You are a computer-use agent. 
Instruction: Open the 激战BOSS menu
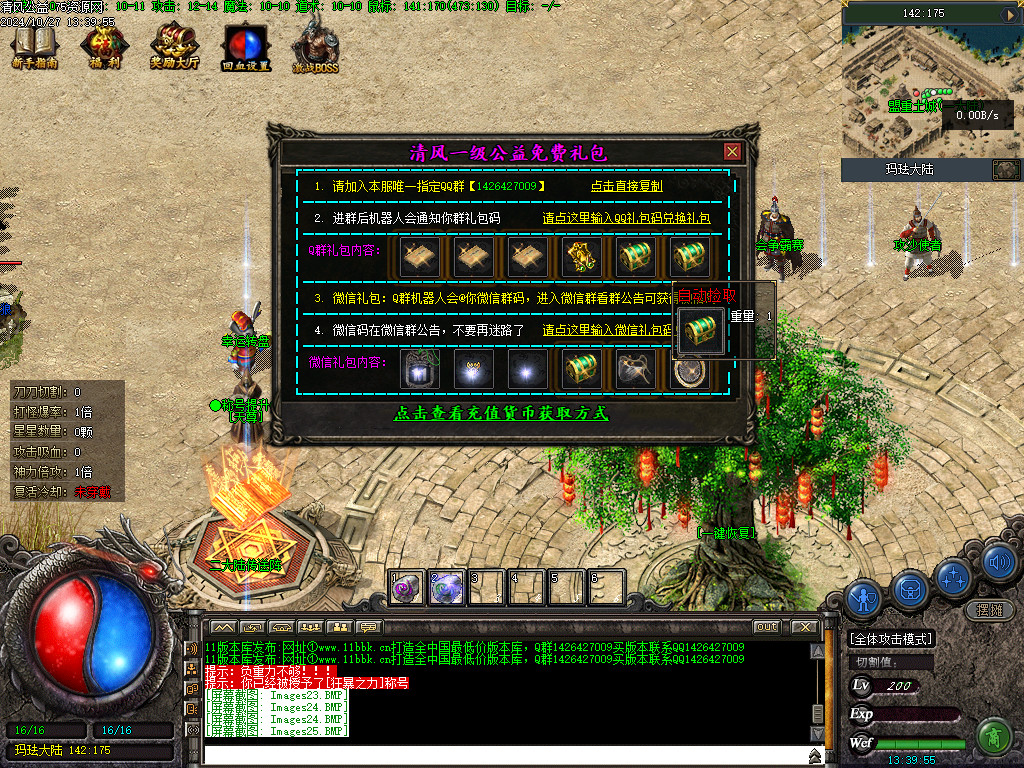tap(316, 47)
